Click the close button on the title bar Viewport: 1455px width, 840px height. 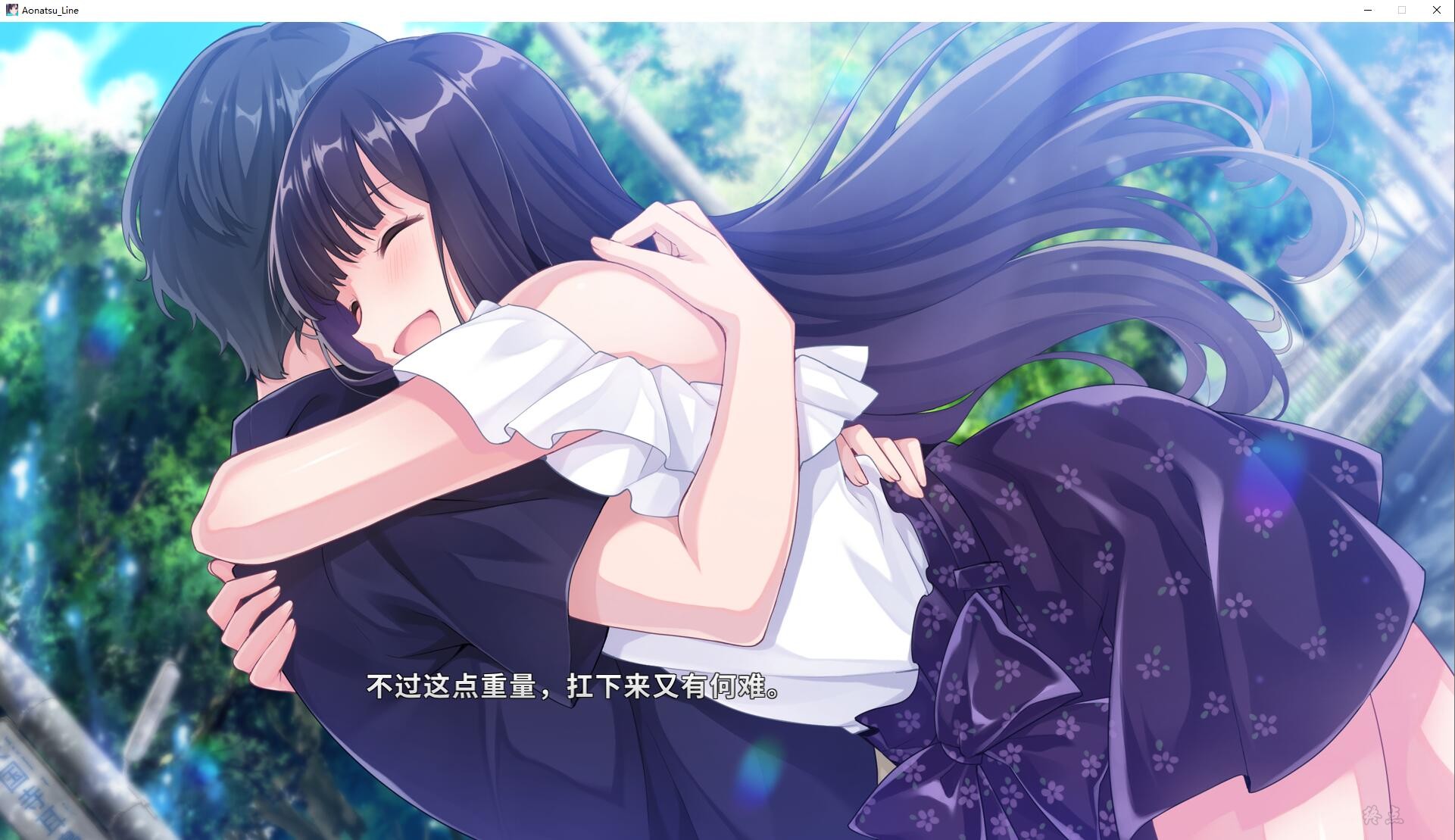pos(1436,10)
